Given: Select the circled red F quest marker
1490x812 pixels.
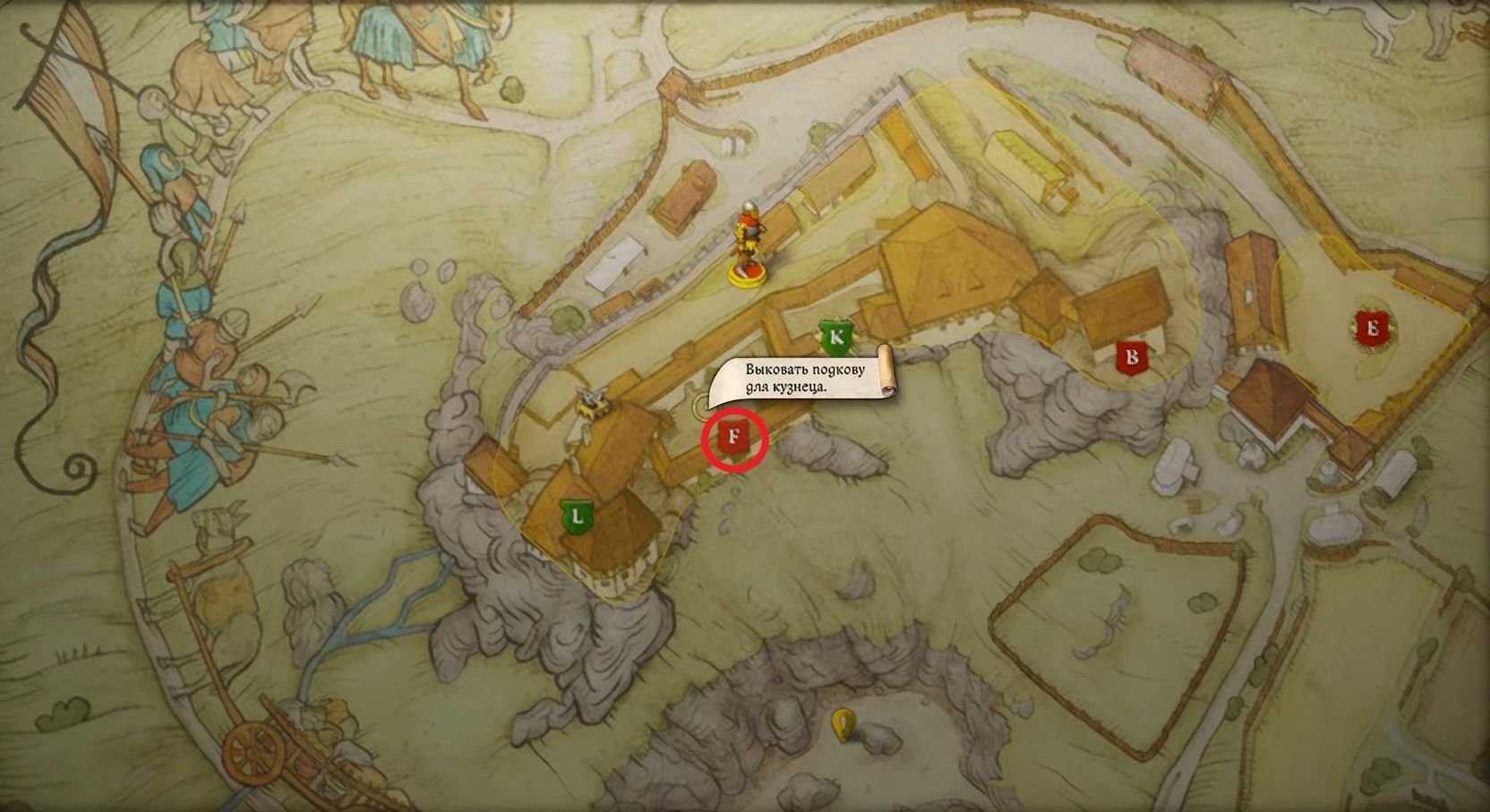Looking at the screenshot, I should click(734, 439).
